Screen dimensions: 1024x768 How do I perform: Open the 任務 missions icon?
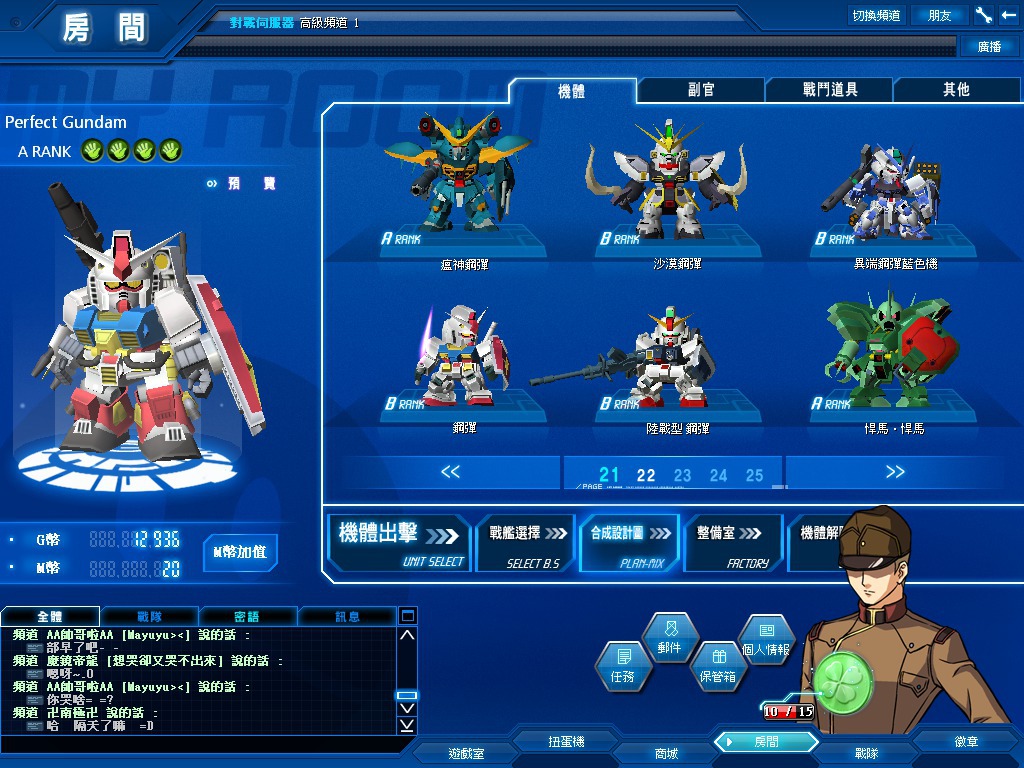coord(621,665)
